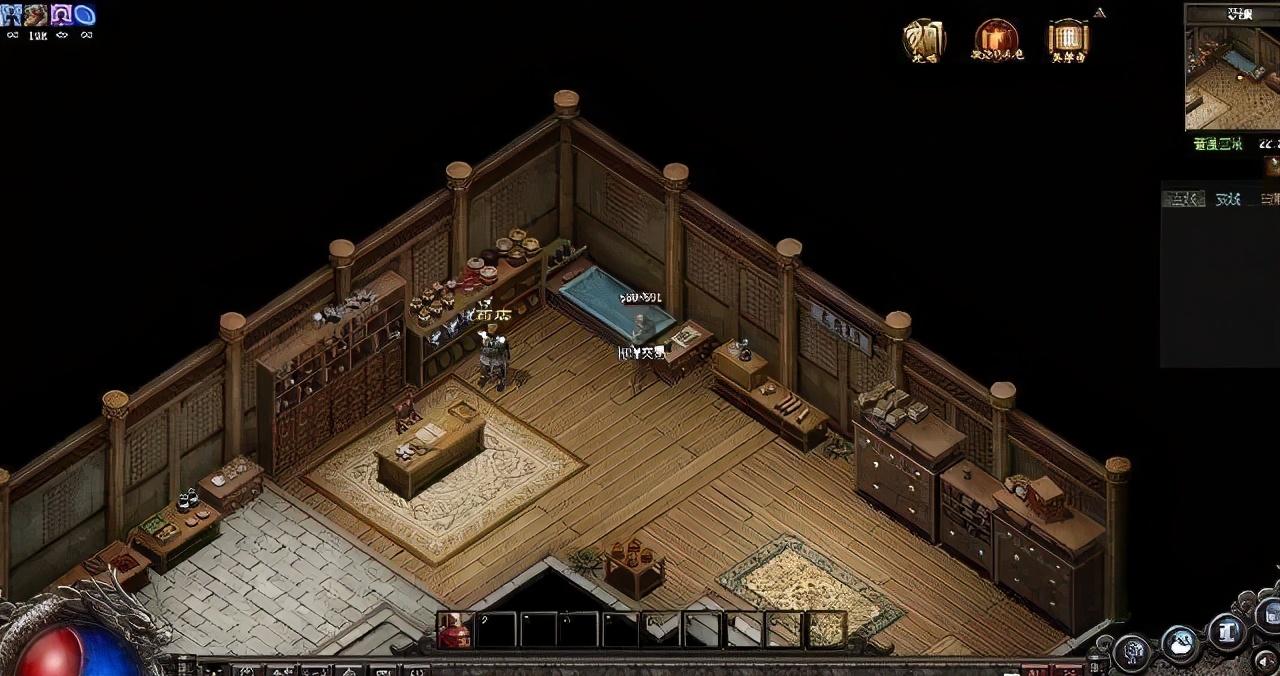Open the leftmost golden circular top menu icon
This screenshot has width=1280, height=676.
tap(924, 40)
